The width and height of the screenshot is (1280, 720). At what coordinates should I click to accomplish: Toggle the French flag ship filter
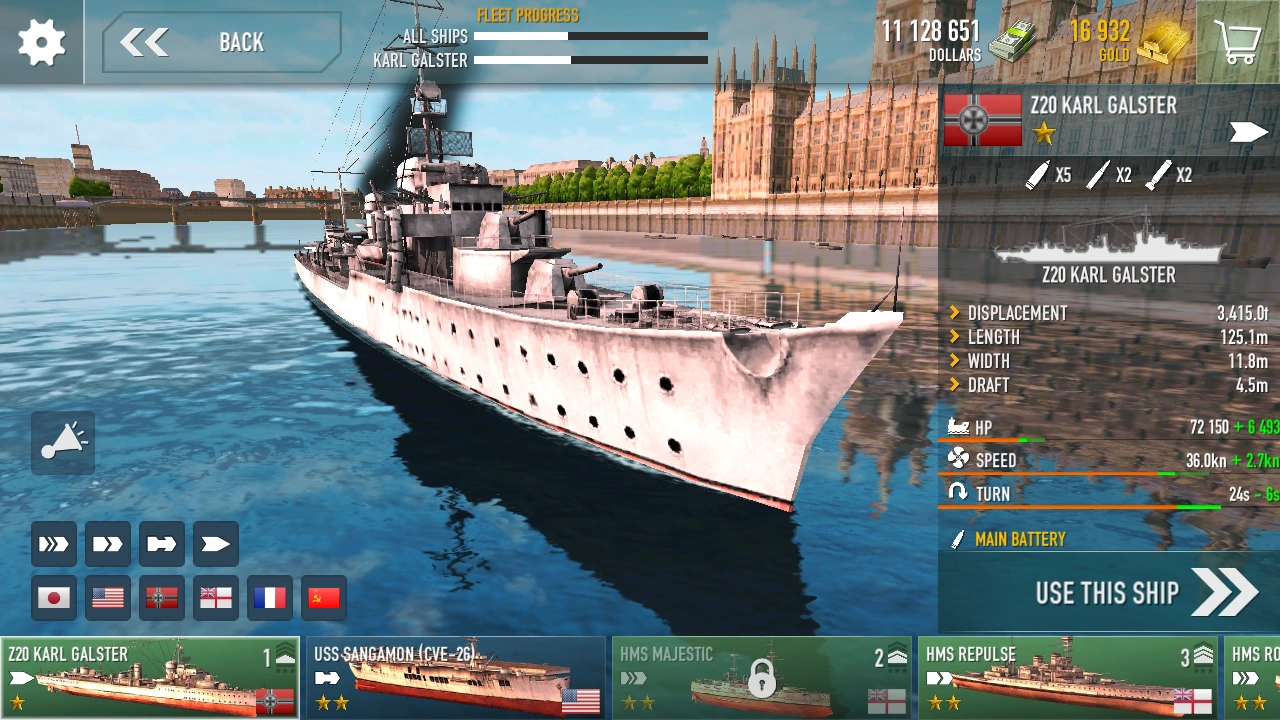coord(269,597)
